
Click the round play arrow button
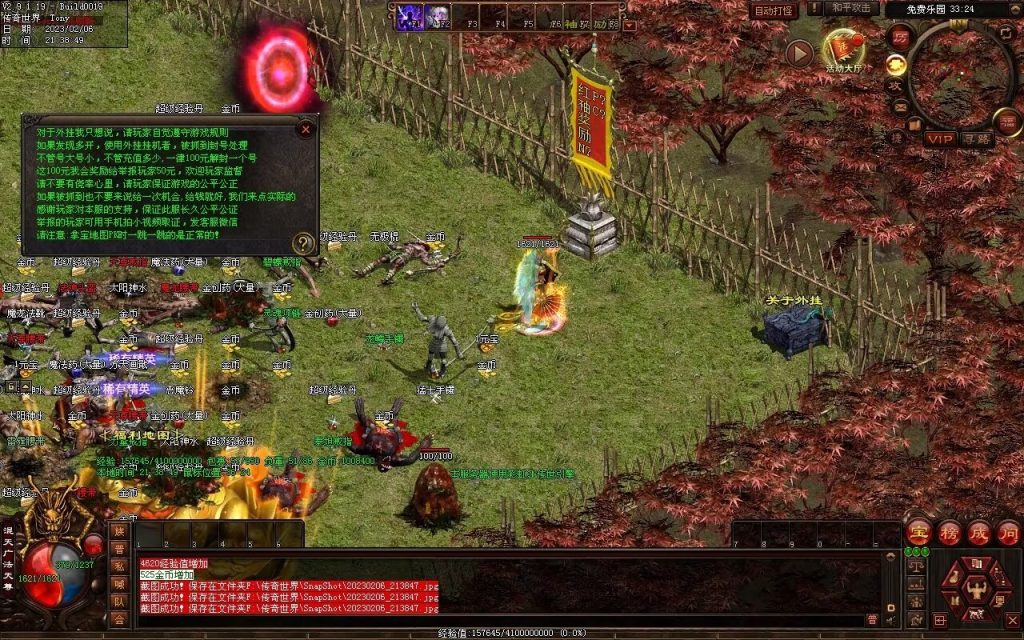click(798, 53)
